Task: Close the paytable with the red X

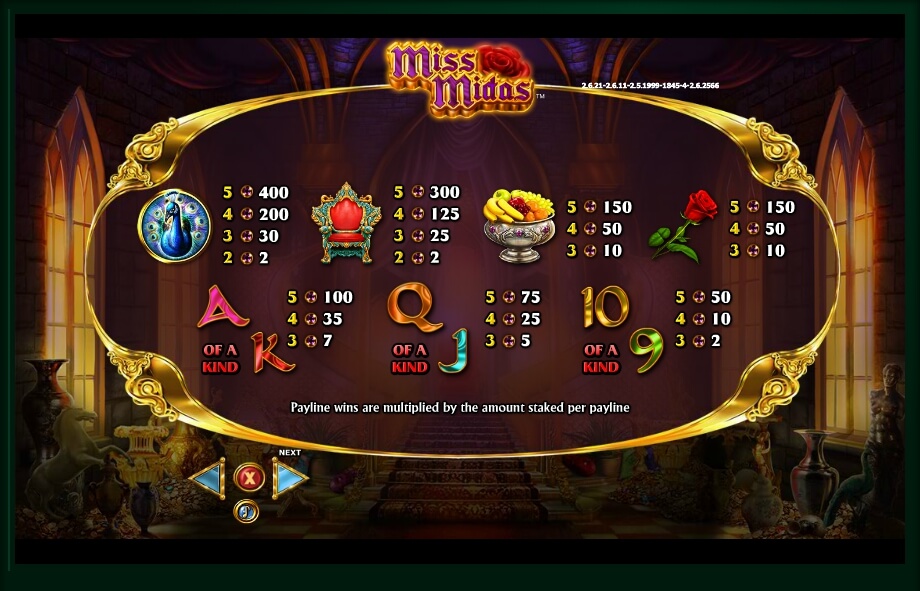Action: click(248, 479)
